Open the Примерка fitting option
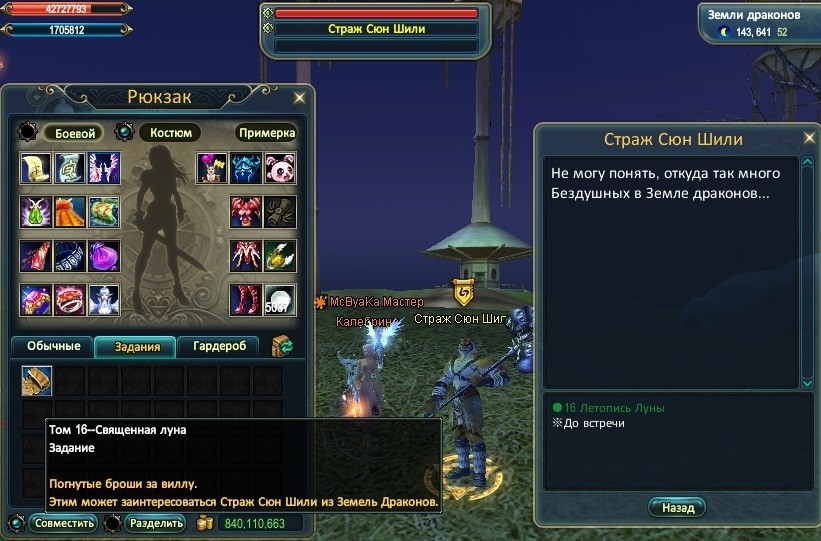Viewport: 821px width, 541px height. 267,133
